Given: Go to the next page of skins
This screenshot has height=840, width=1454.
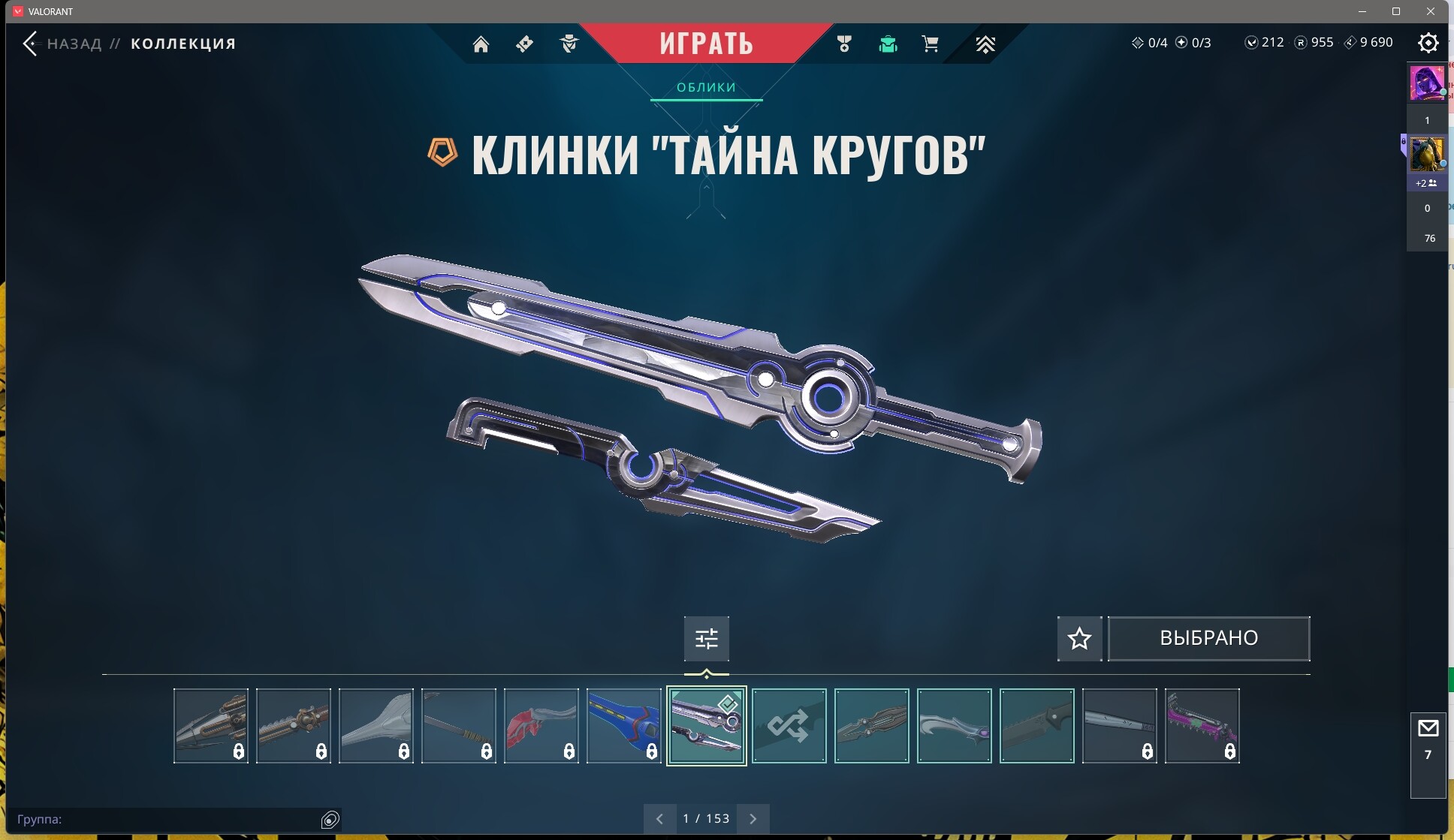Looking at the screenshot, I should point(753,819).
